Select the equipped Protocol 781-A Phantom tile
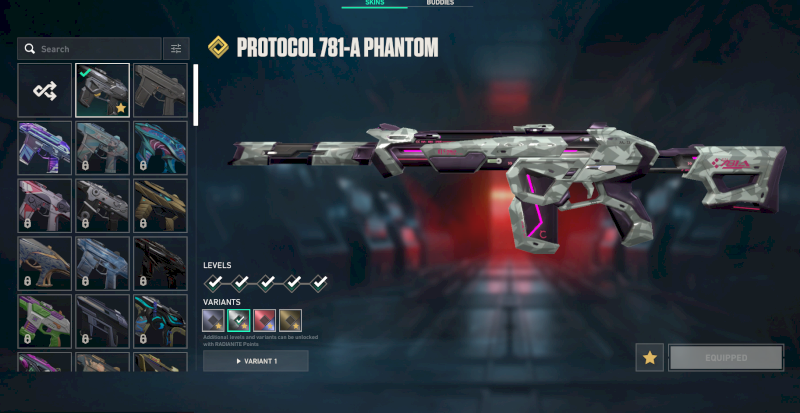The image size is (800, 413). pyautogui.click(x=102, y=90)
